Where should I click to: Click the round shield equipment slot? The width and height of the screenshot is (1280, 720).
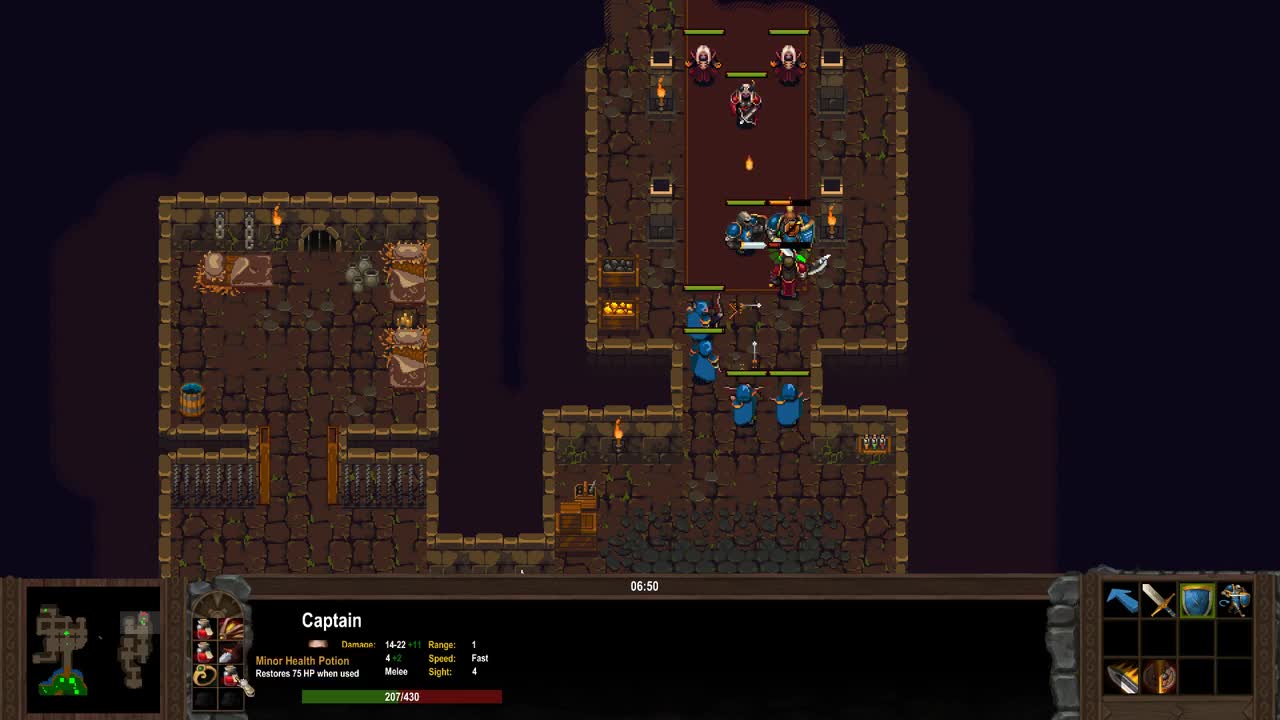pos(1160,678)
